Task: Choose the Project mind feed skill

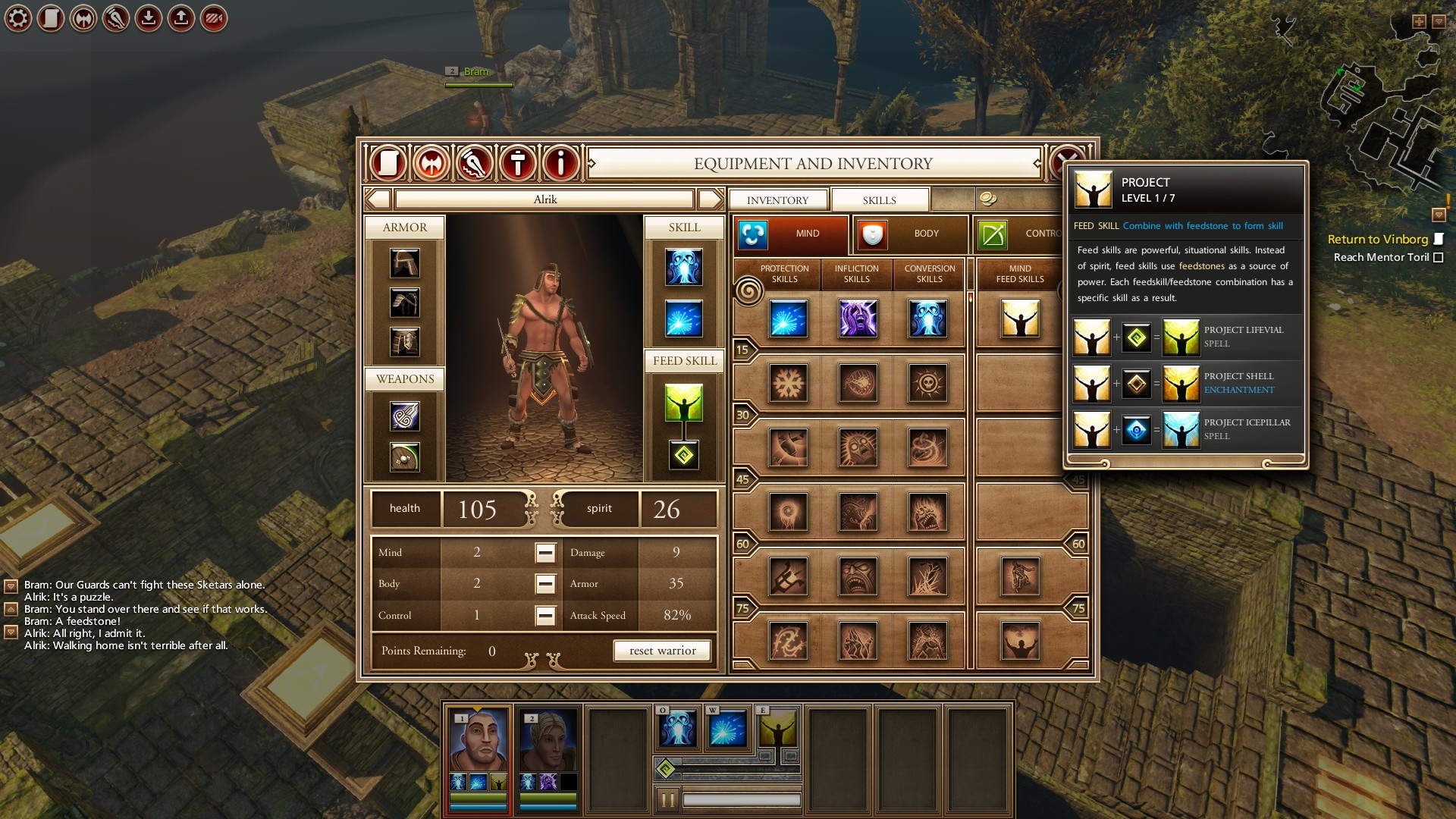Action: click(1020, 318)
